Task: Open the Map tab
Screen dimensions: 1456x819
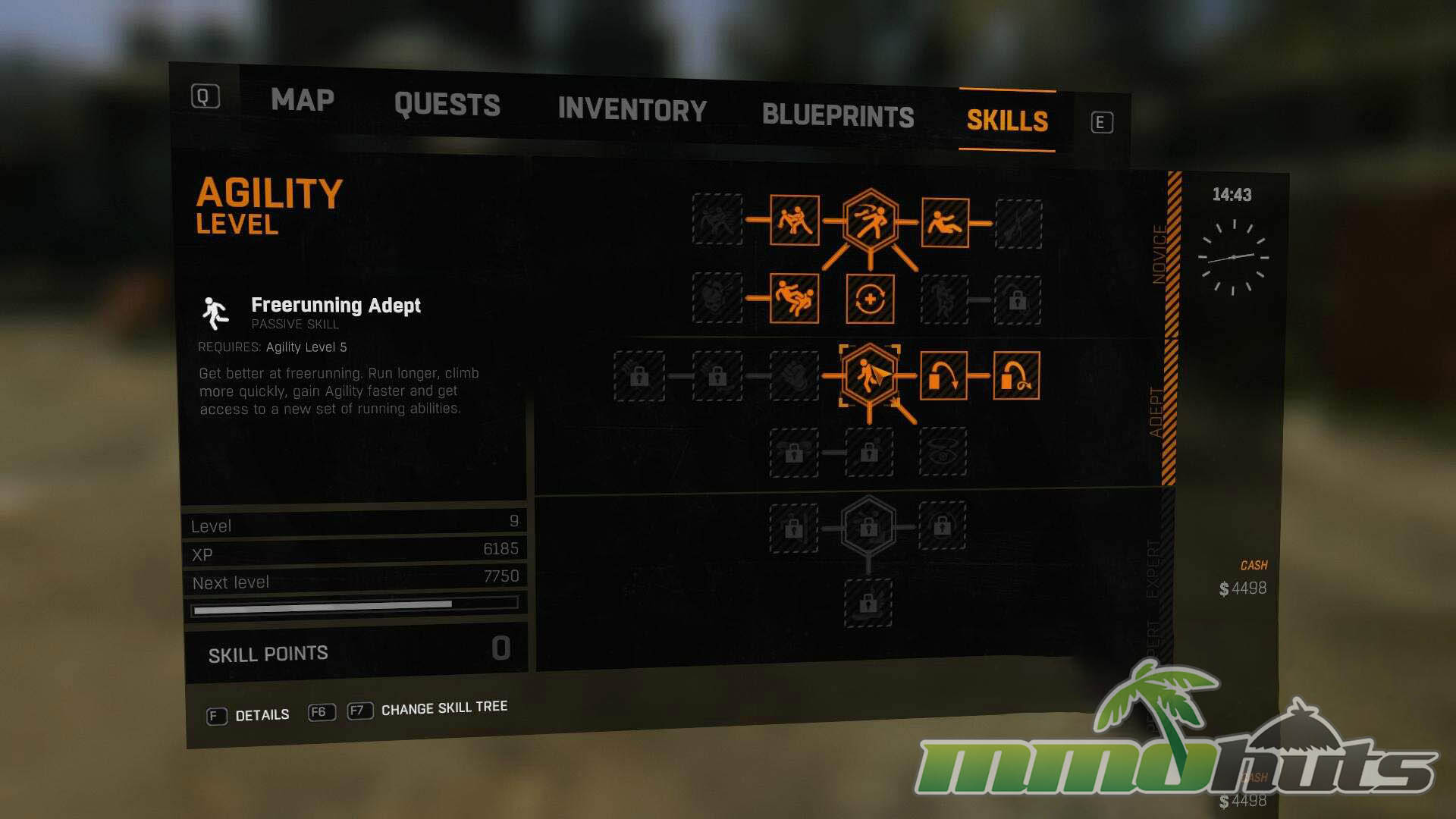Action: [303, 100]
